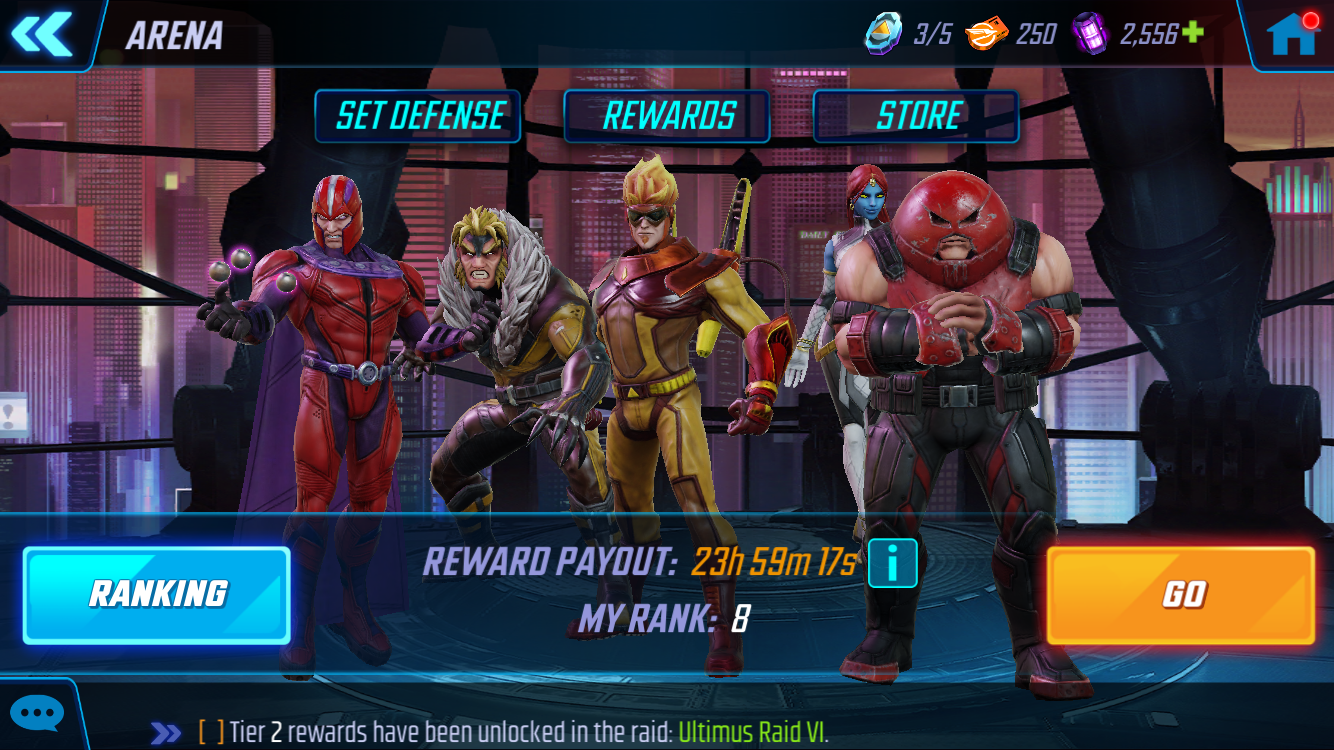Open the arena Store
This screenshot has width=1334, height=750.
[916, 116]
